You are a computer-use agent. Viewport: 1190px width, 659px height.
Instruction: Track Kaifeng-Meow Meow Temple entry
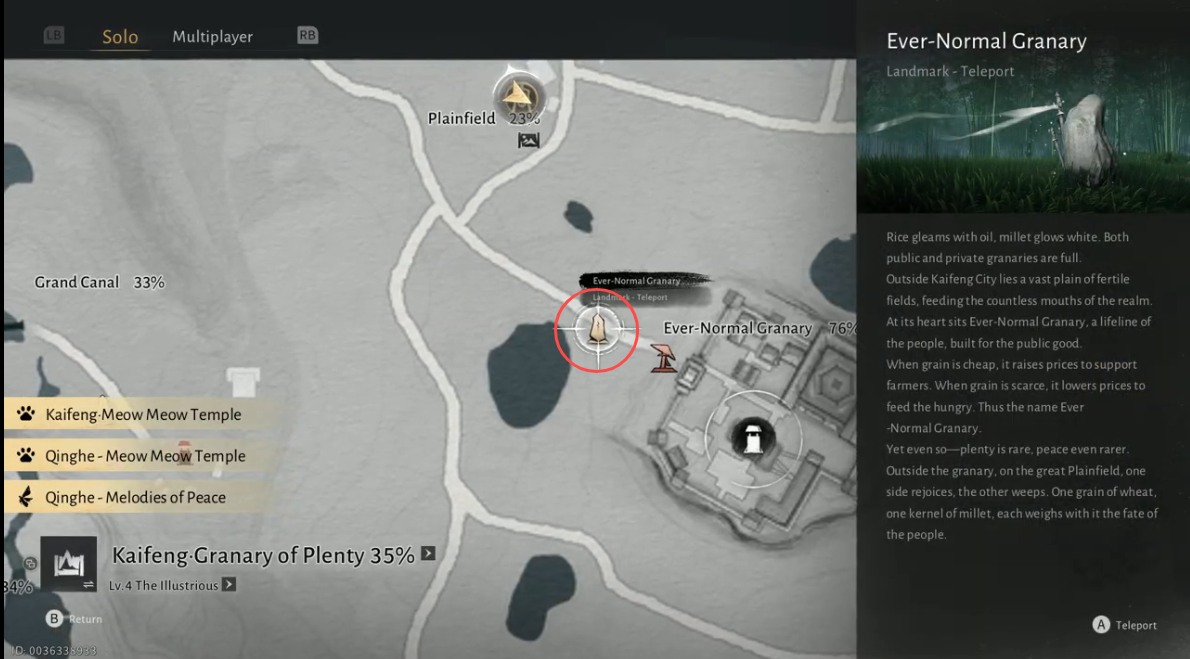[143, 414]
